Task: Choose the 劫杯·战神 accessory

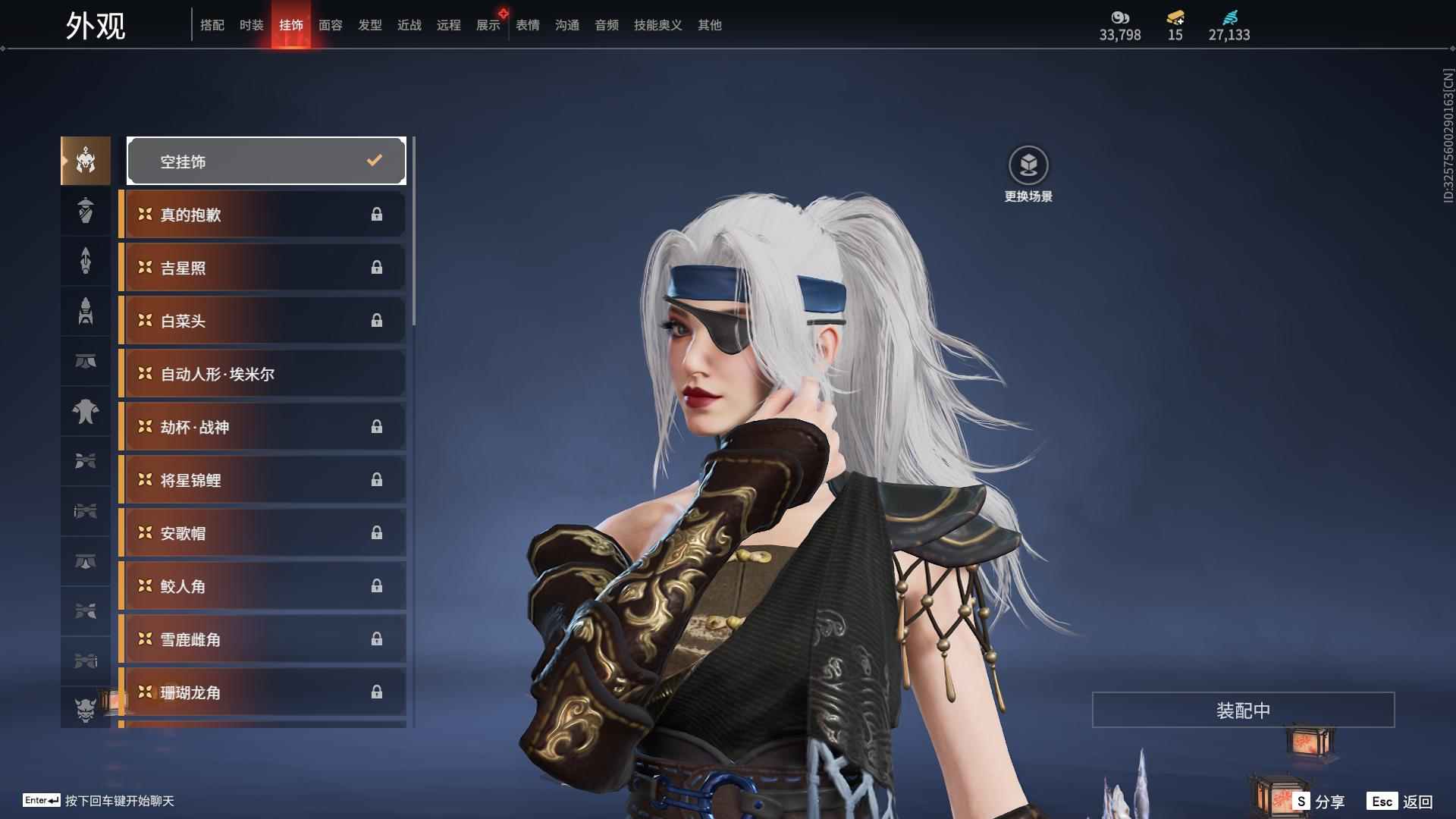Action: (263, 427)
